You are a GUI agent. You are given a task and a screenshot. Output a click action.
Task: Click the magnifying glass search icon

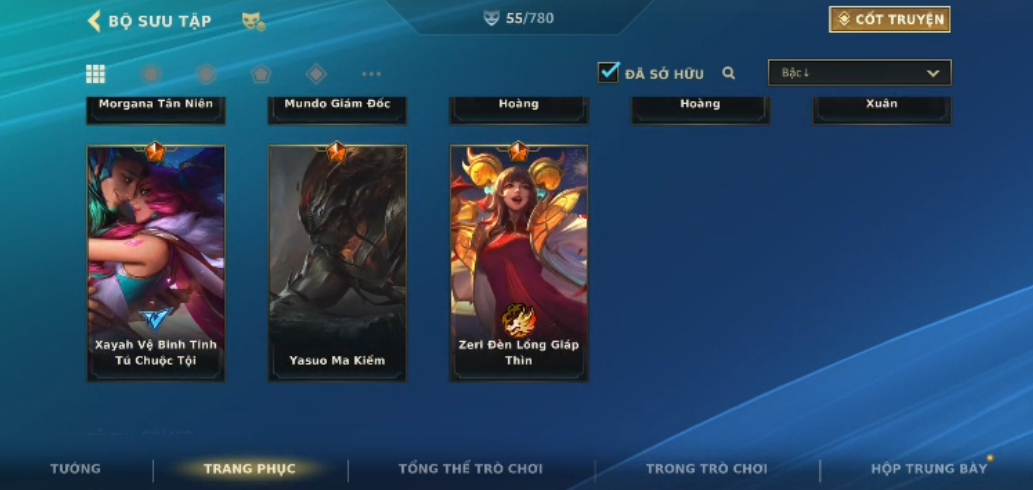point(729,73)
